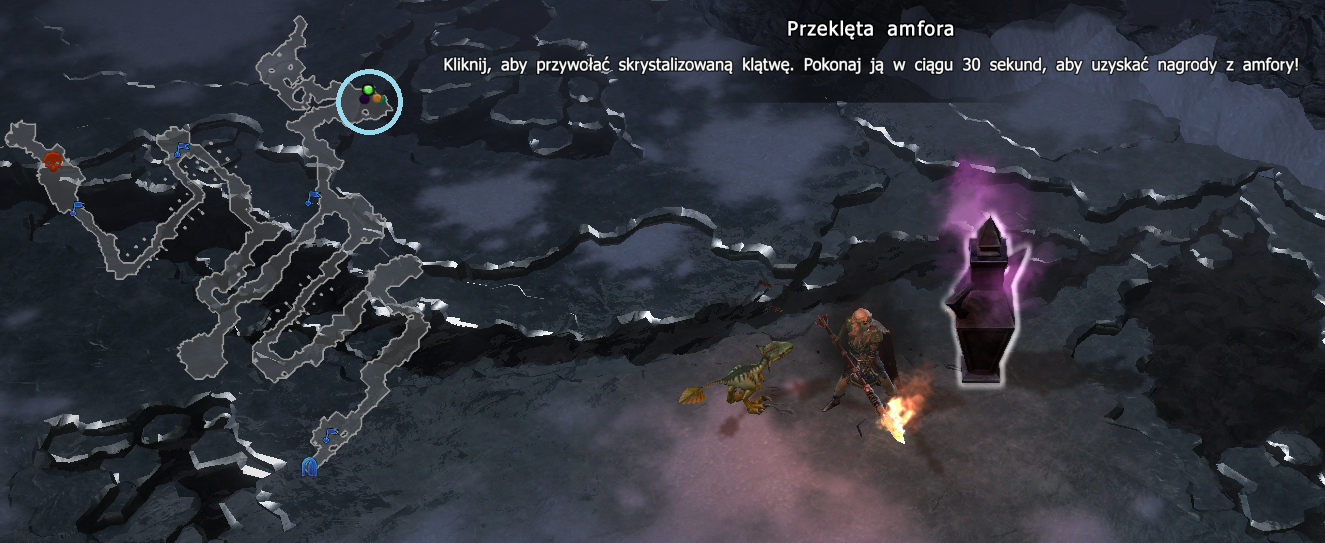This screenshot has height=543, width=1325.
Task: Select the blue portal arch map marker
Action: [310, 467]
